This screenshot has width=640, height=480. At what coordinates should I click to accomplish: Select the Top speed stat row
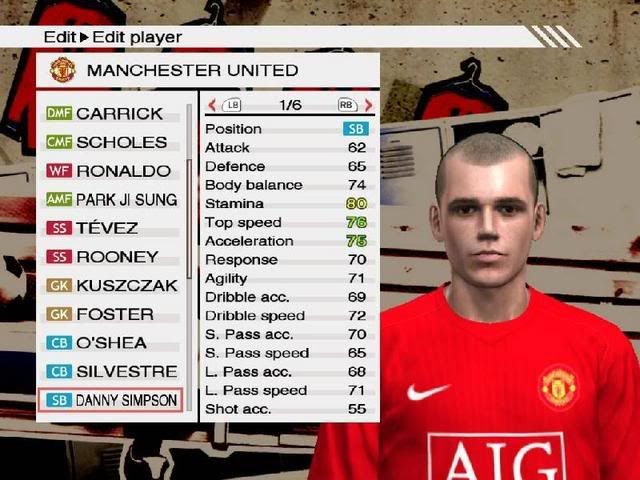click(287, 222)
